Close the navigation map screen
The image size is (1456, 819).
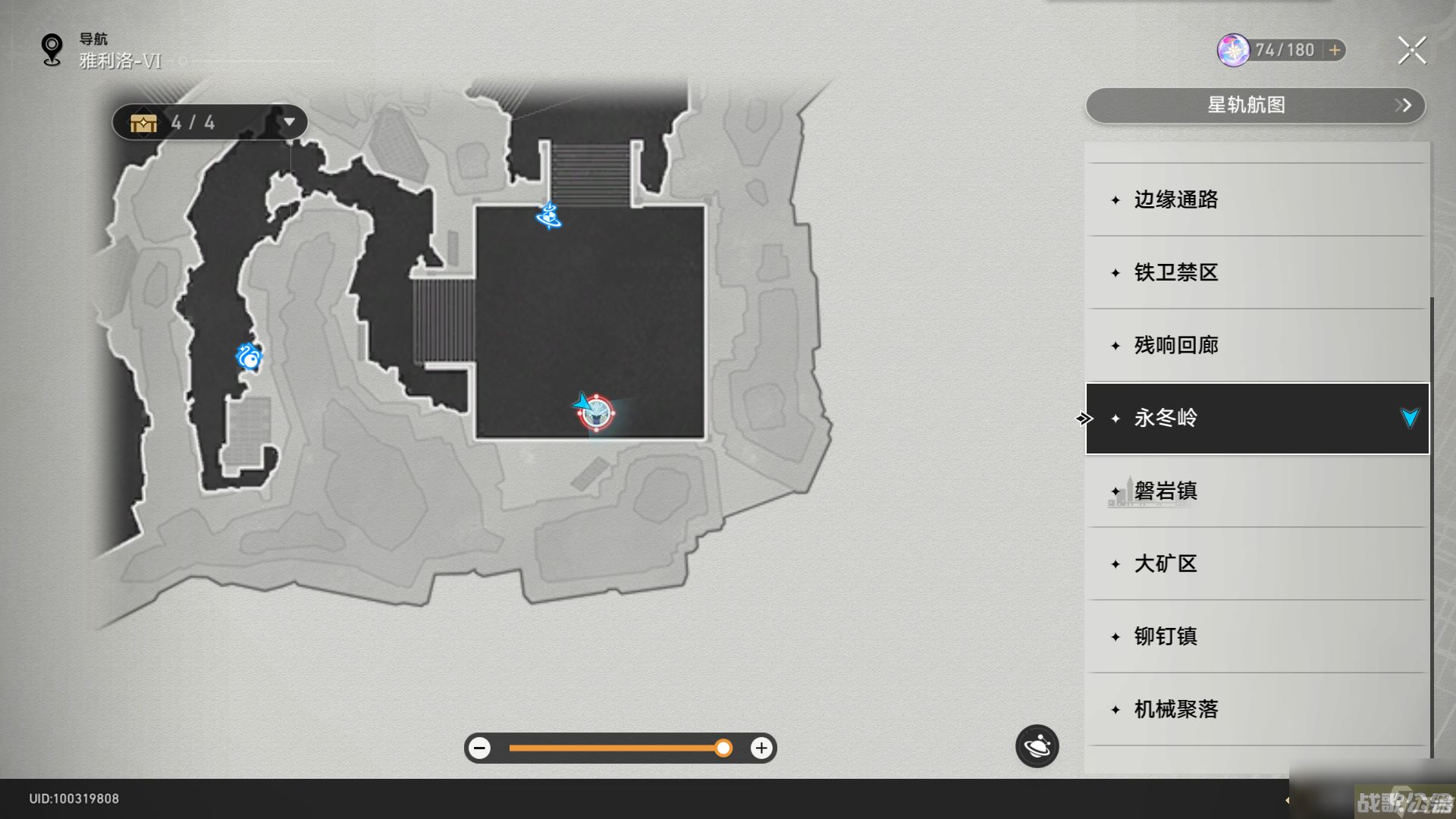1411,51
